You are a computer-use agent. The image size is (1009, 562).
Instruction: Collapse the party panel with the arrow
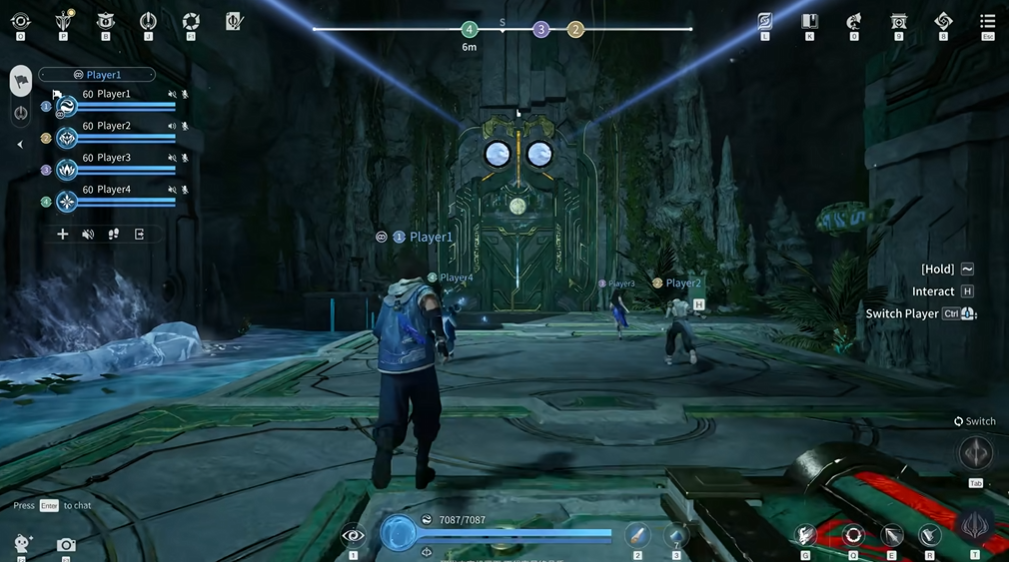[20, 145]
